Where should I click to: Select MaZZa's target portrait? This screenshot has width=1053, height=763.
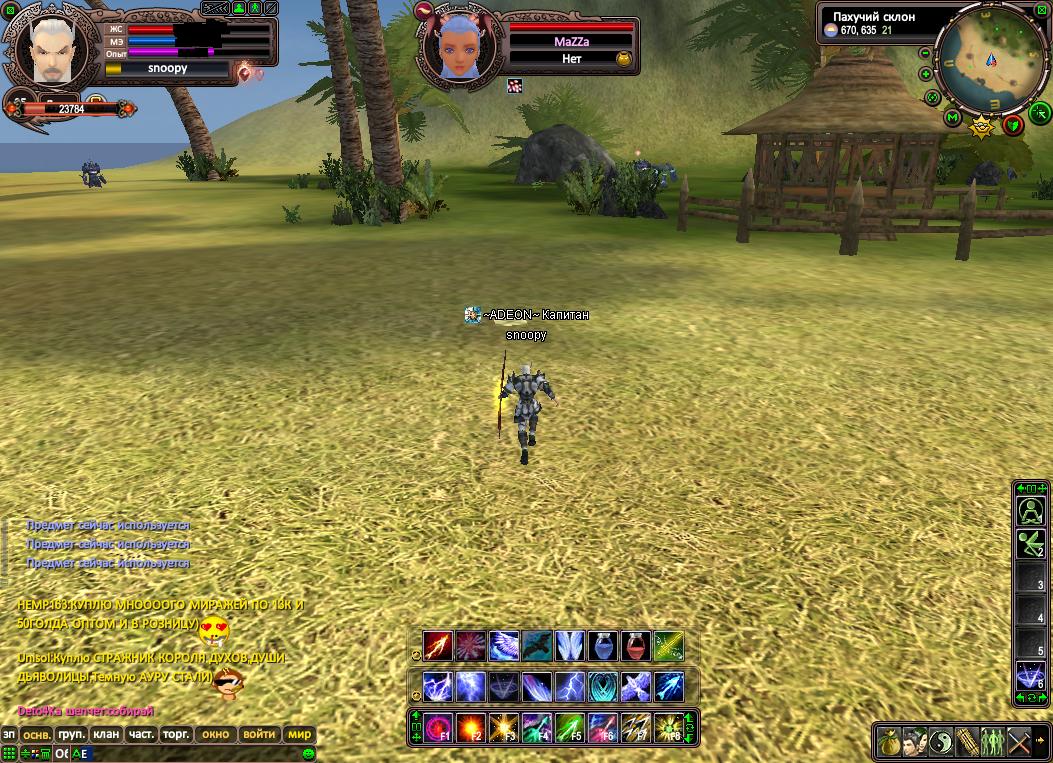tap(457, 47)
